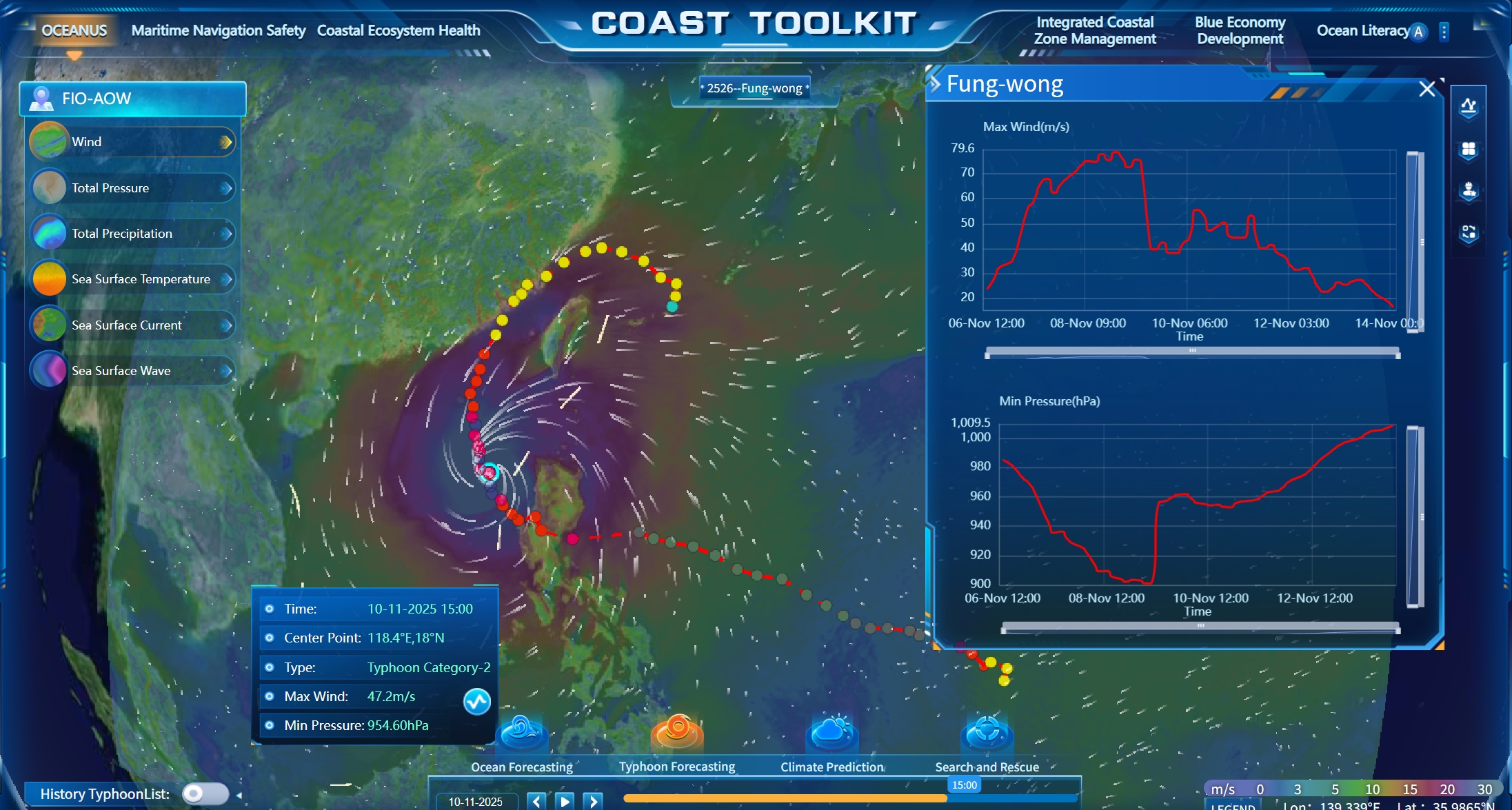Viewport: 1512px width, 810px height.
Task: Choose the Total Precipitation layer
Action: click(131, 234)
